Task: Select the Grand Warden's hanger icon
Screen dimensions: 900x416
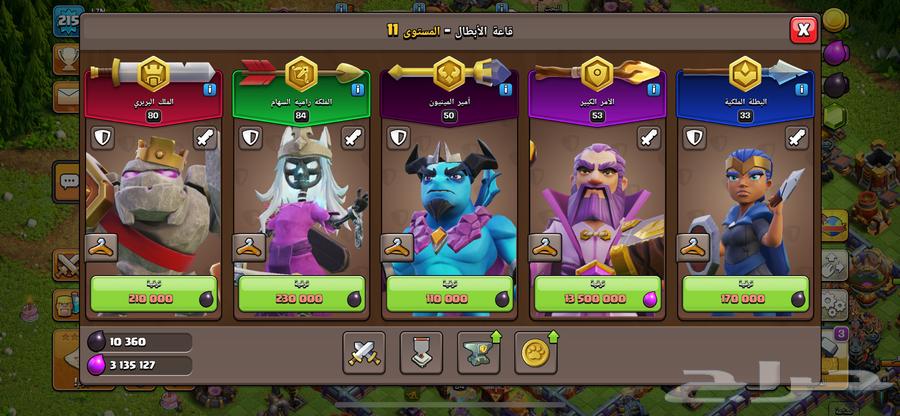Action: coord(546,246)
